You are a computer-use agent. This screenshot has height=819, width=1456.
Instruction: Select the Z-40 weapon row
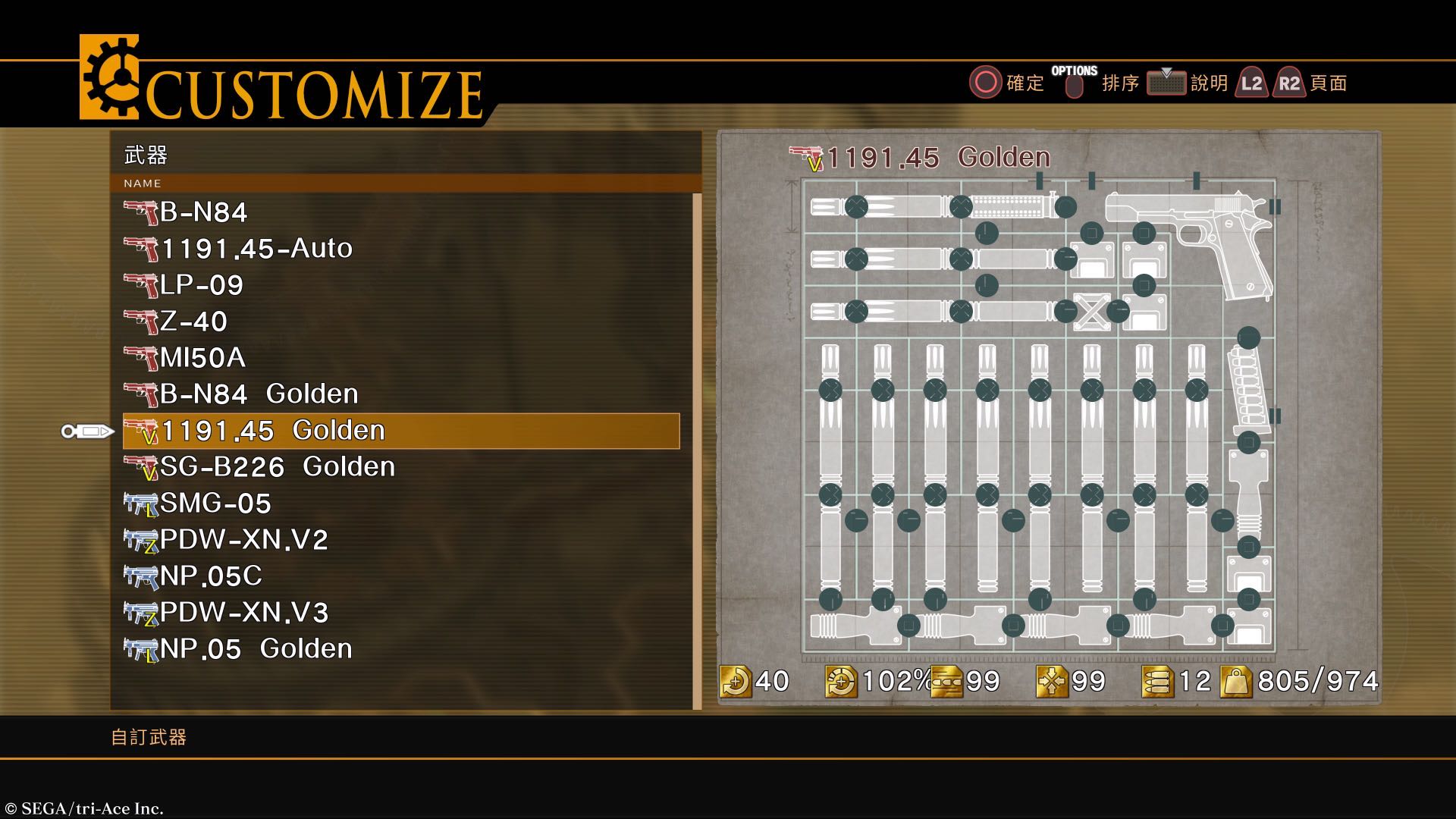click(x=193, y=322)
